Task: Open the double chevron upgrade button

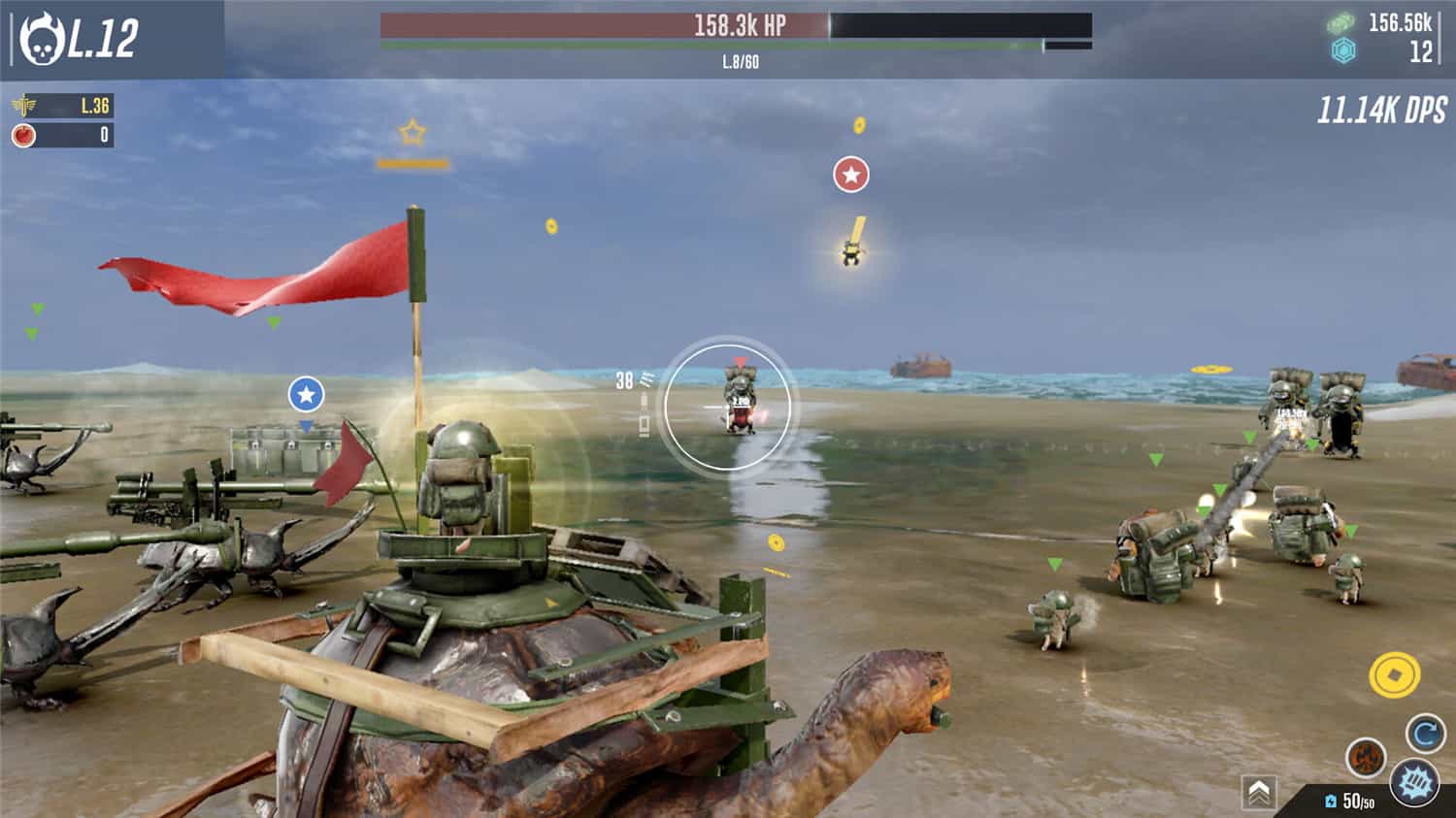Action: 1259,793
